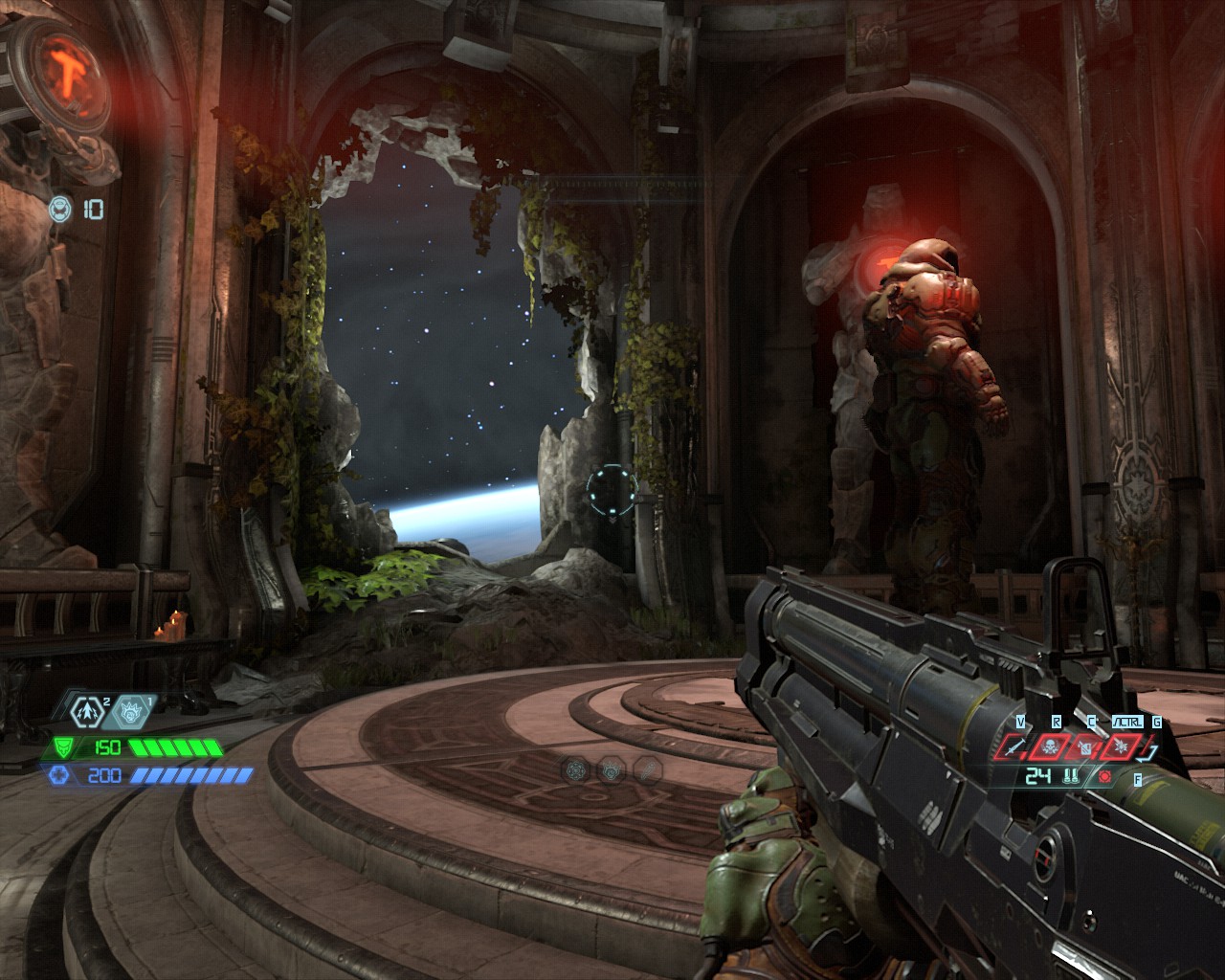Image resolution: width=1225 pixels, height=980 pixels.
Task: Use the grenade burst icon
Action: (x=1119, y=747)
